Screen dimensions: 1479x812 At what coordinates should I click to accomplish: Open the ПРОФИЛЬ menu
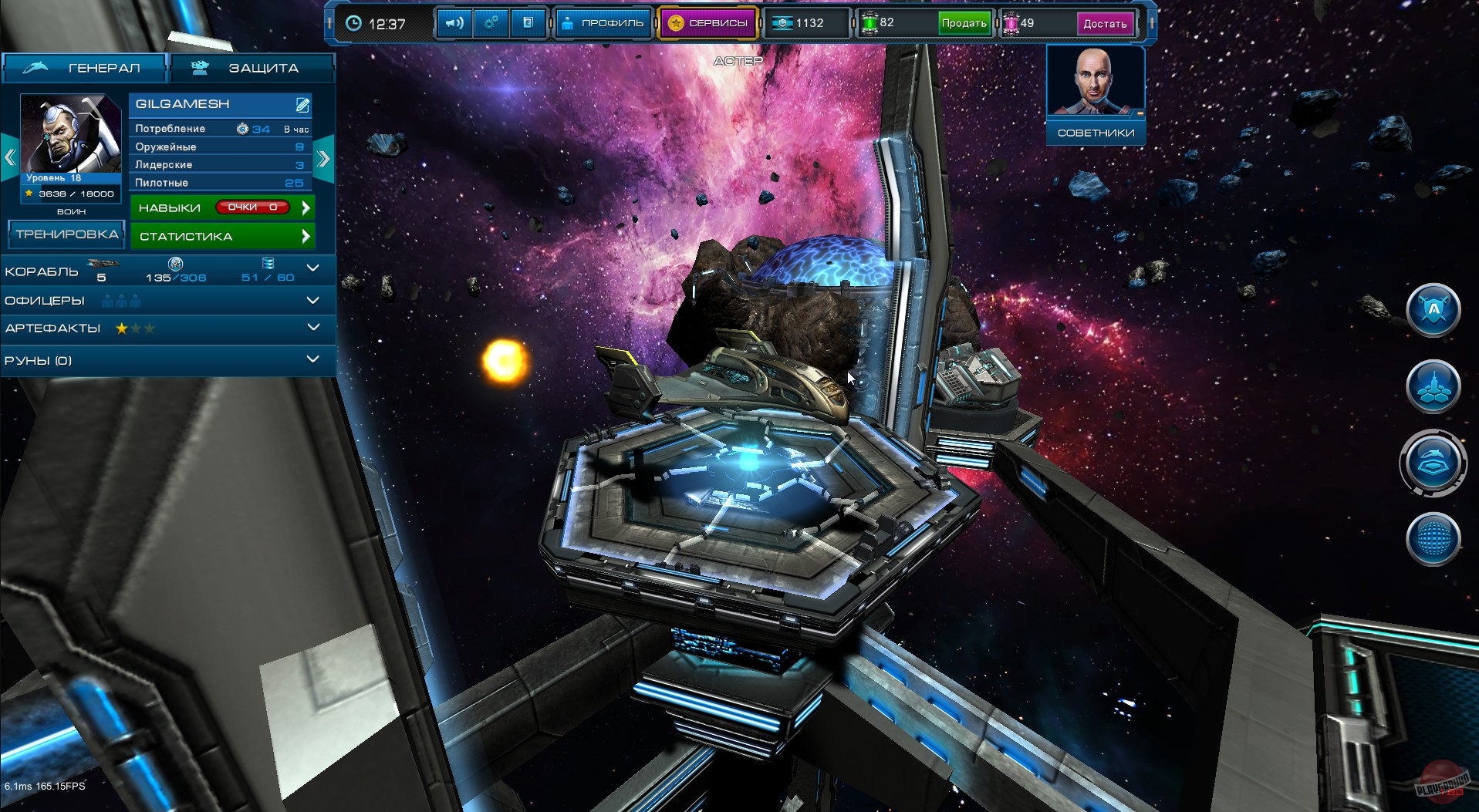click(x=603, y=22)
